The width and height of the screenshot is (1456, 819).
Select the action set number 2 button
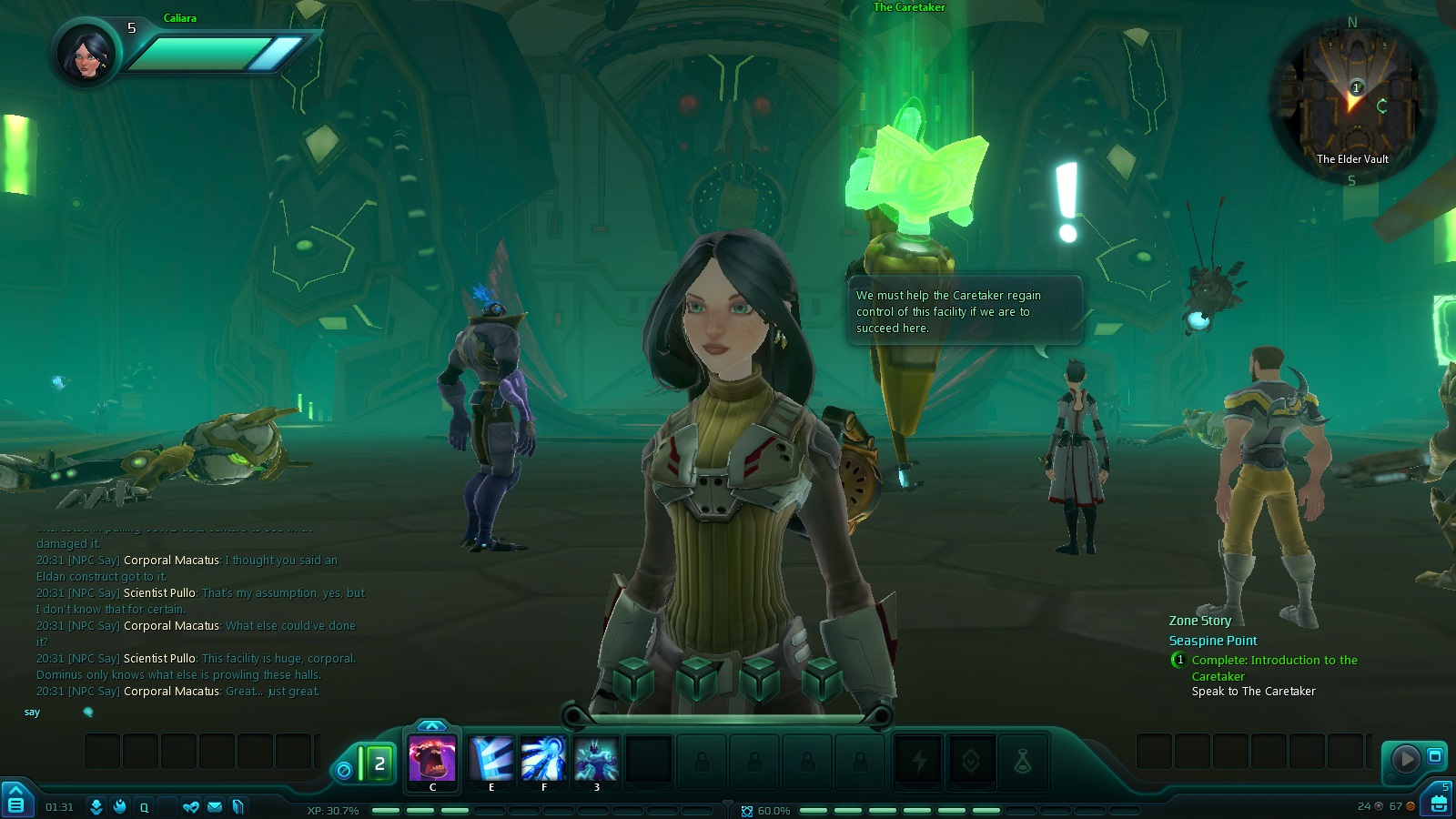tap(379, 763)
